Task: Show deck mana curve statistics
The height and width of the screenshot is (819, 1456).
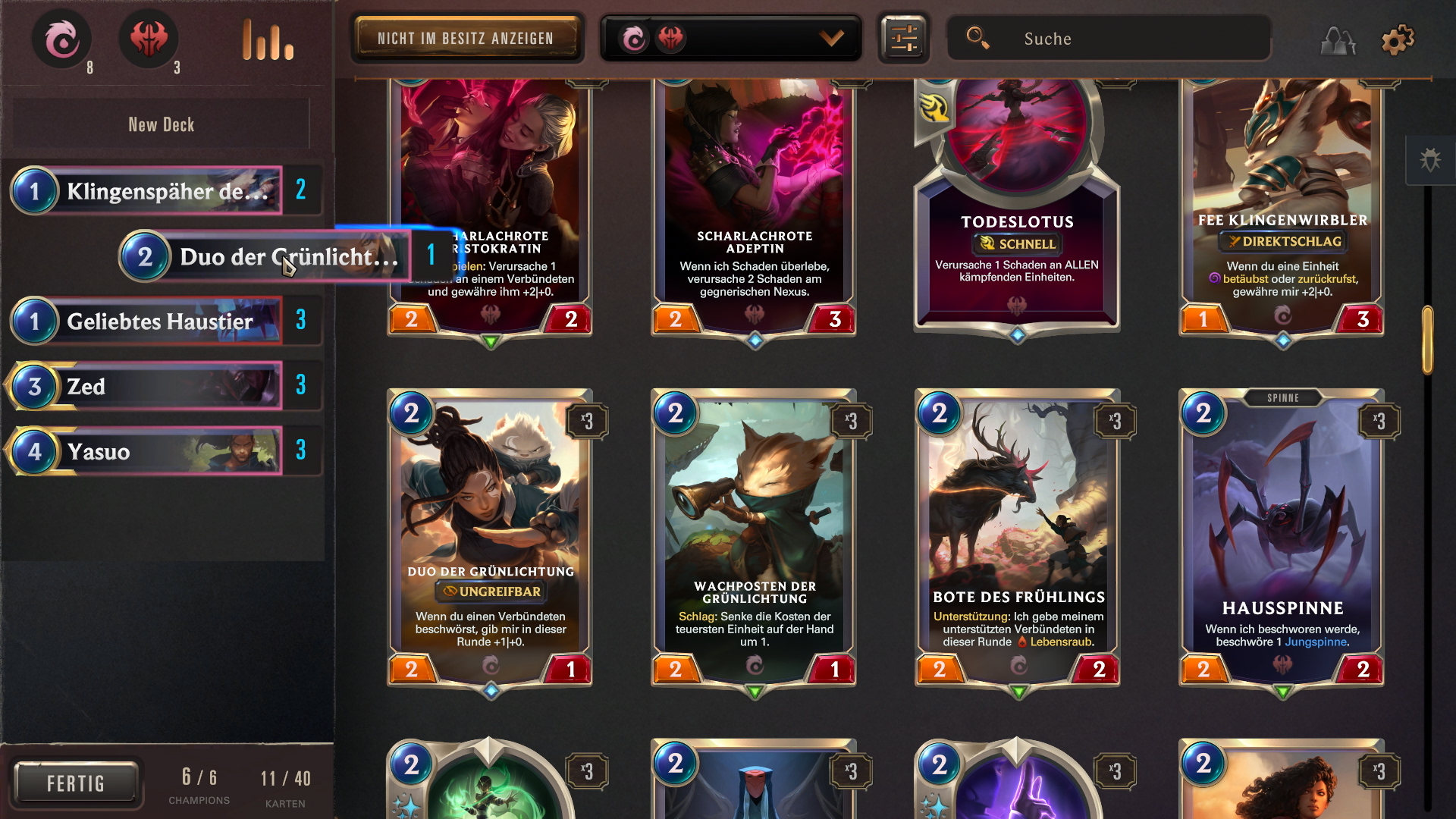Action: 268,40
